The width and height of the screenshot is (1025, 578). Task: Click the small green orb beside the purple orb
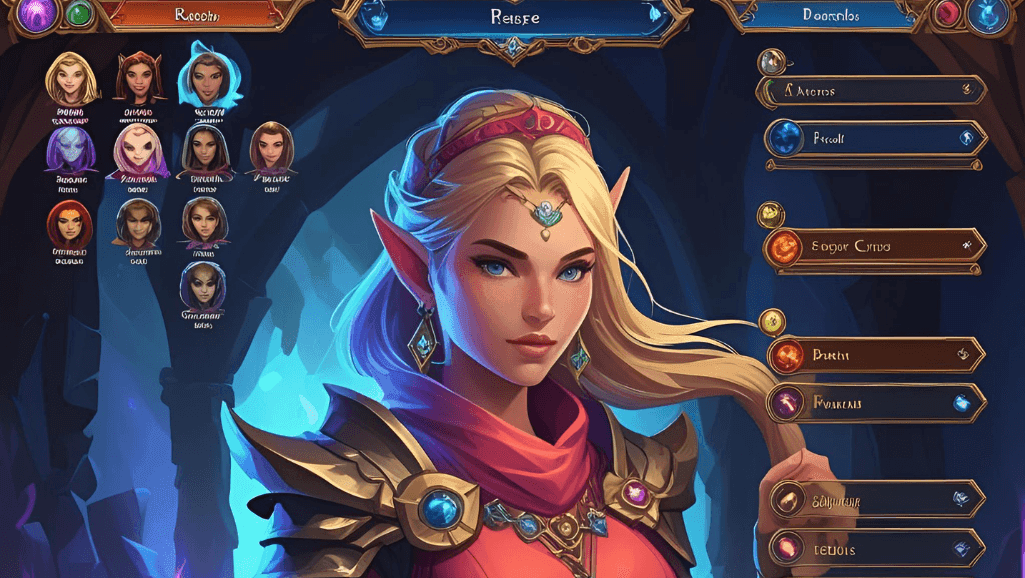point(78,14)
